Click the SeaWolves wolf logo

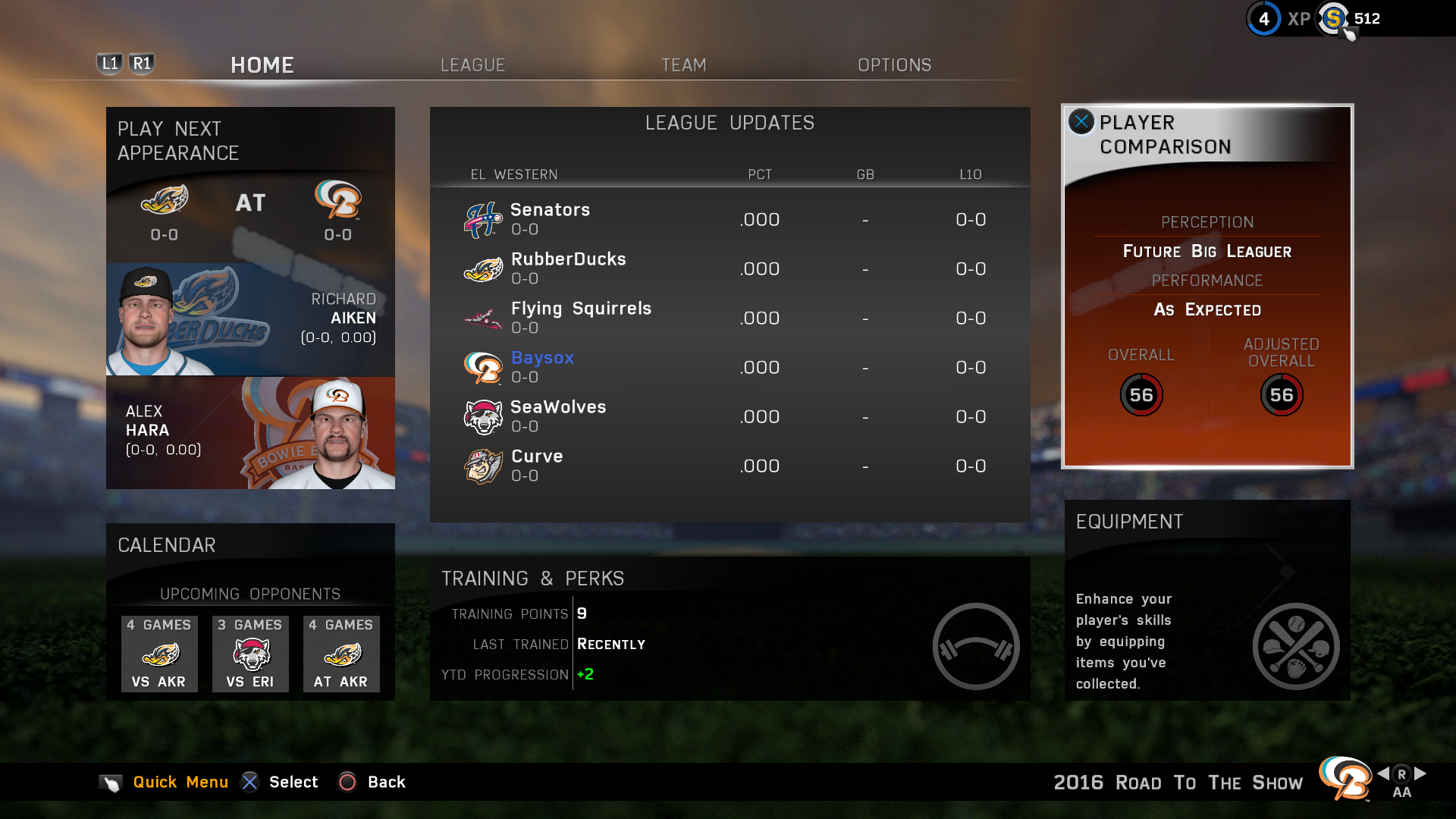coord(482,416)
